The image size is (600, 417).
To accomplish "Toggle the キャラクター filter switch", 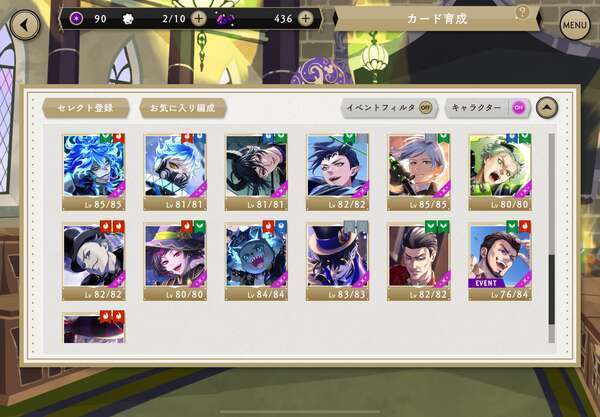I will pyautogui.click(x=518, y=107).
